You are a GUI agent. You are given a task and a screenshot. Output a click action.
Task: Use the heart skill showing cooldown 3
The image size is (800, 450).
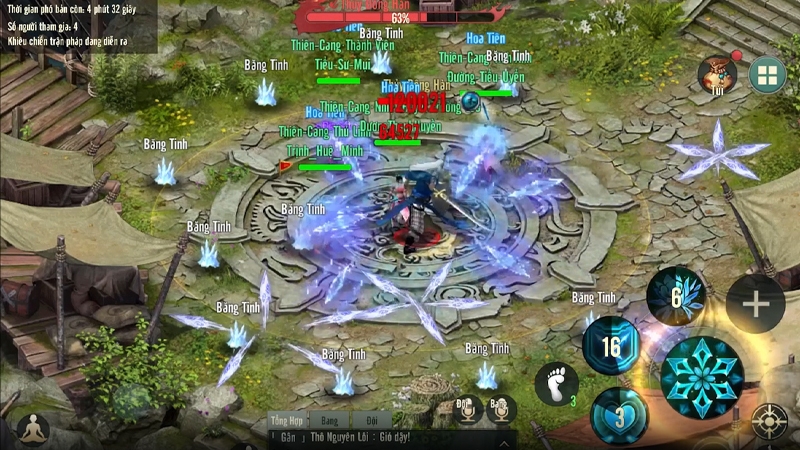pos(620,415)
